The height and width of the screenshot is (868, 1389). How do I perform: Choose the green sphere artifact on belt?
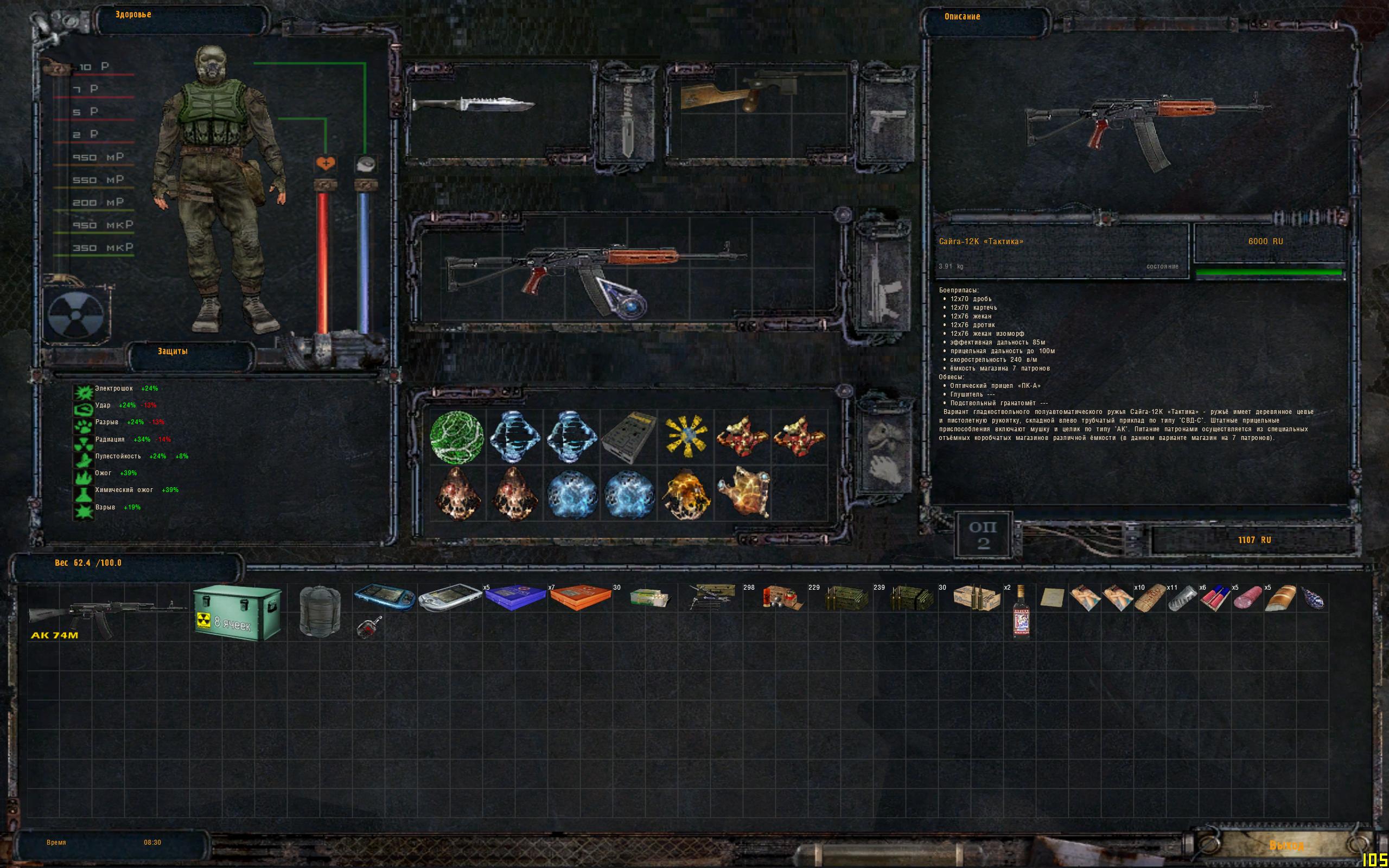[x=457, y=437]
